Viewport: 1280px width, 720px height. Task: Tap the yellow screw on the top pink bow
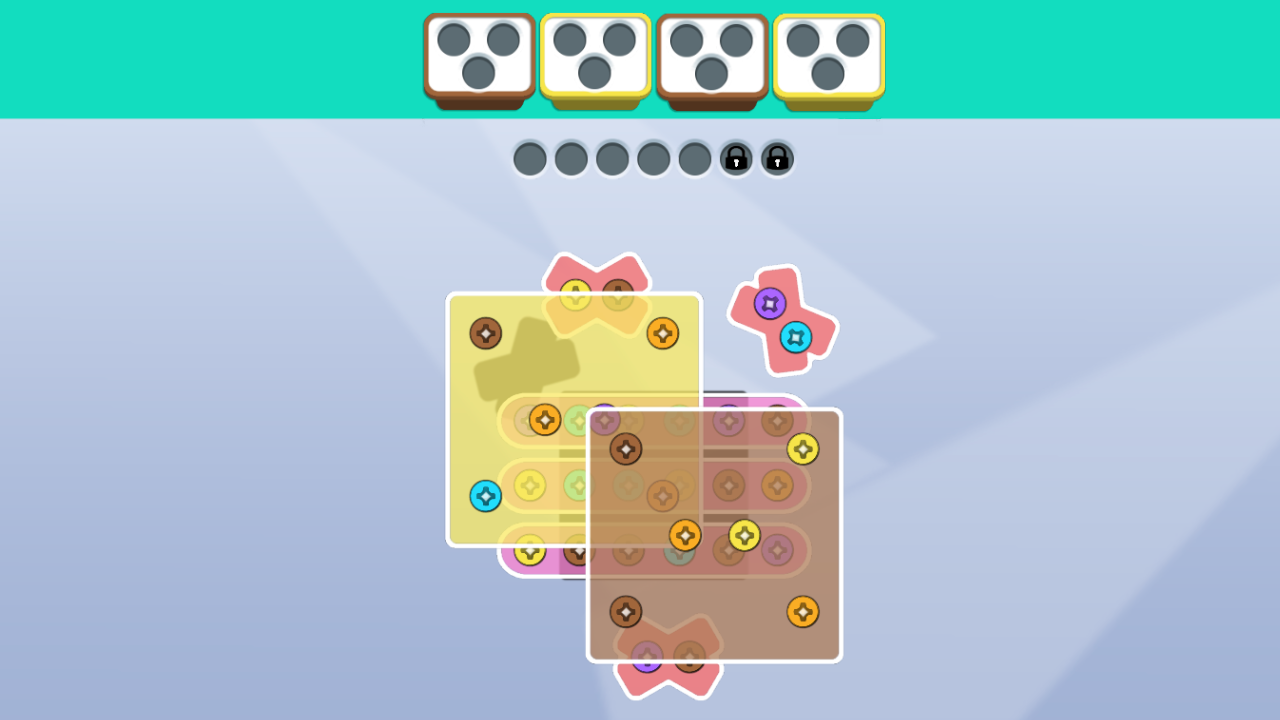click(x=575, y=293)
